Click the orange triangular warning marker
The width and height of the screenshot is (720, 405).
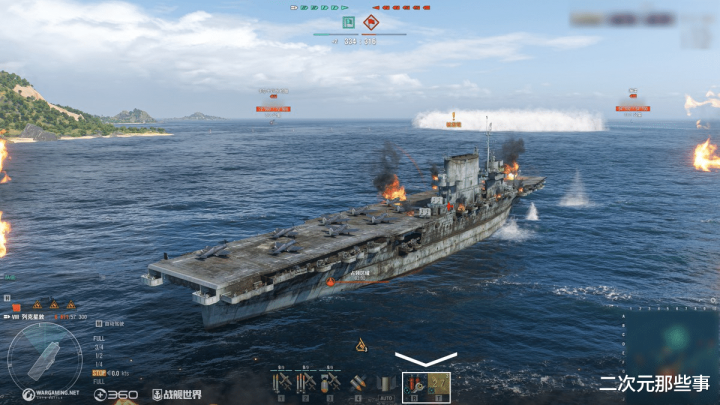click(x=361, y=345)
